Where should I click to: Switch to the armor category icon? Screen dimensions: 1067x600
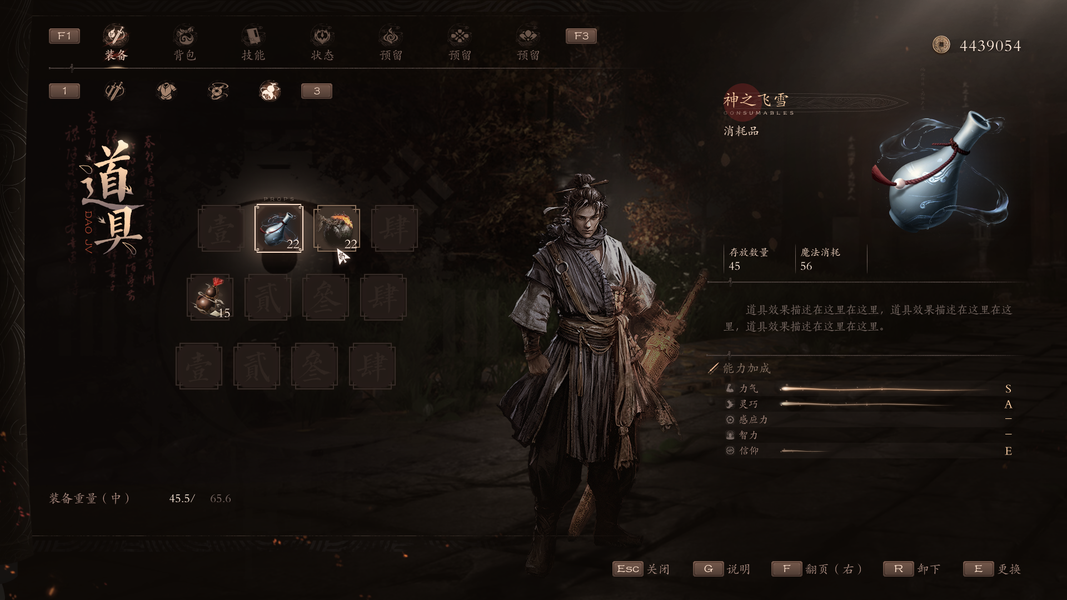[166, 91]
